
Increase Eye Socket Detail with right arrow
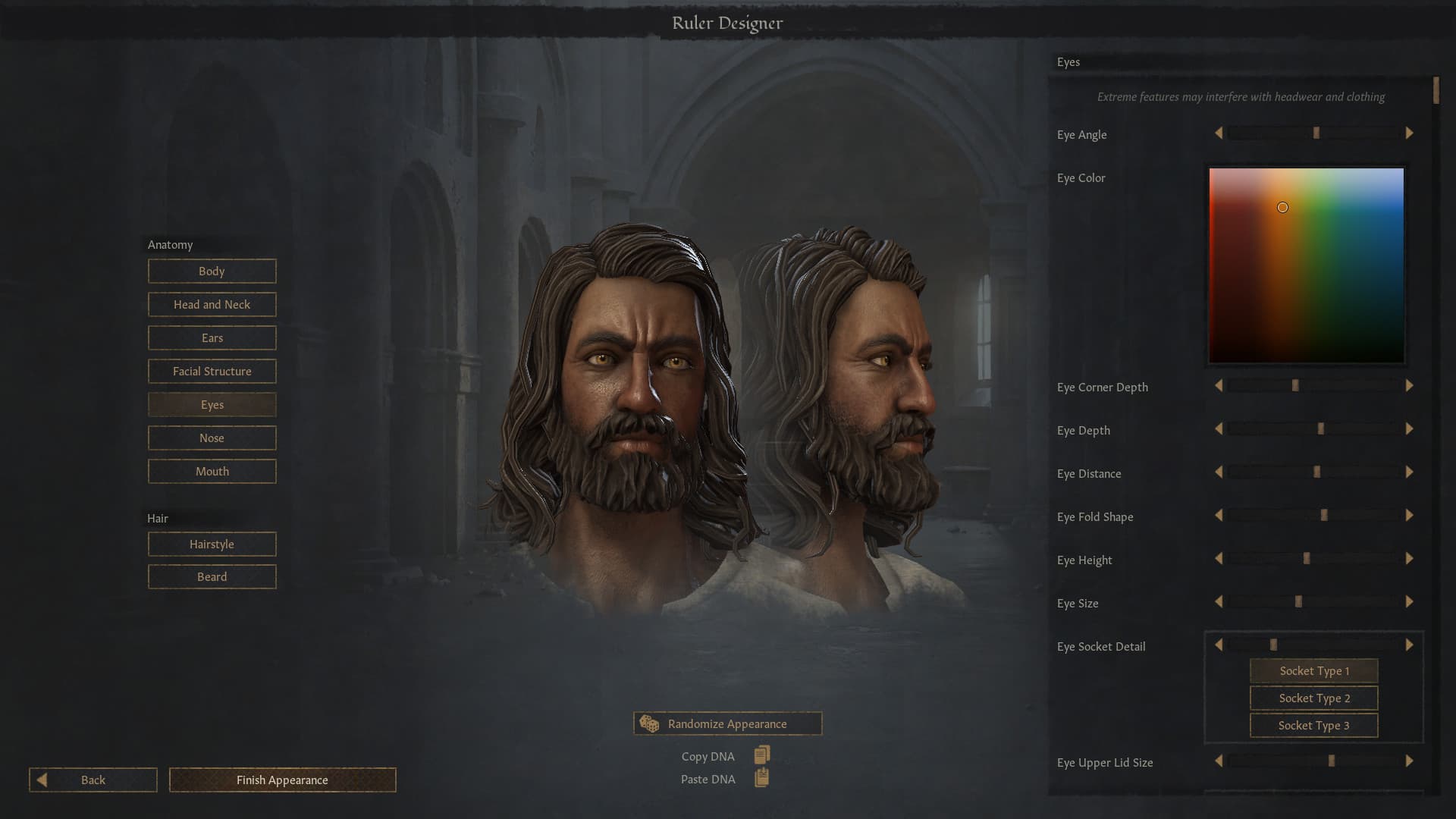(x=1410, y=645)
